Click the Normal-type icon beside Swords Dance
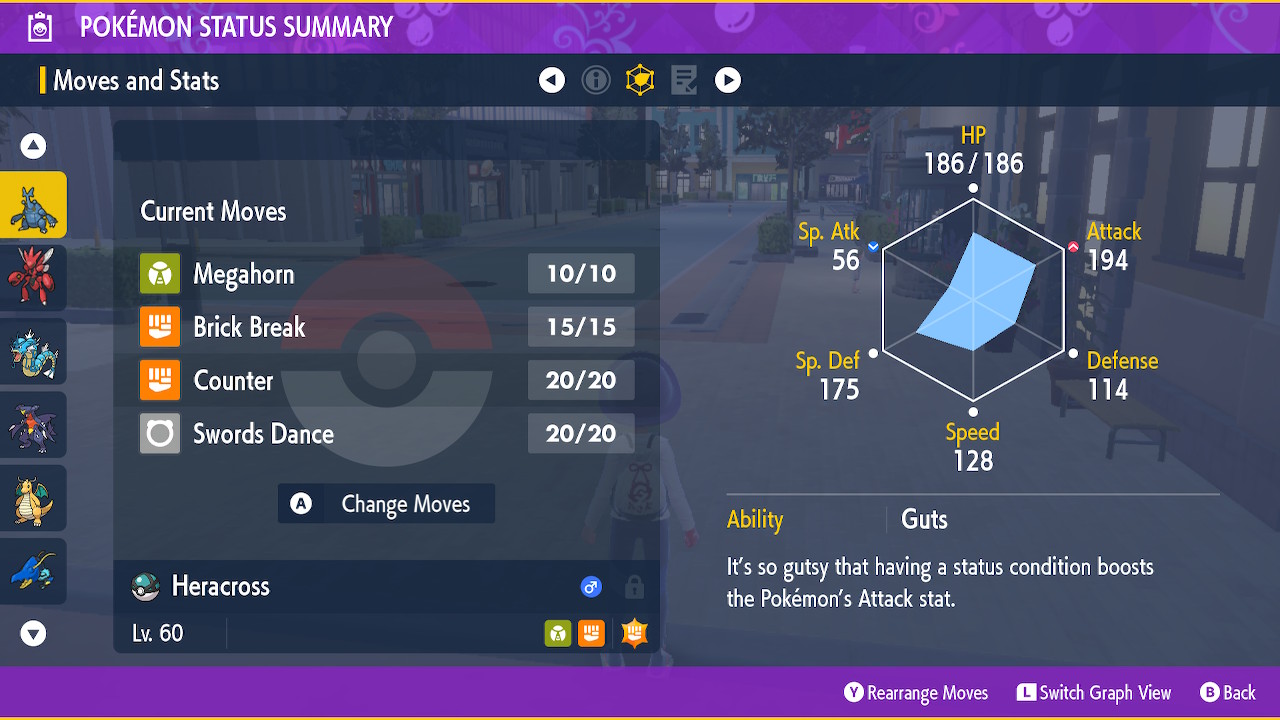The height and width of the screenshot is (720, 1280). [160, 433]
